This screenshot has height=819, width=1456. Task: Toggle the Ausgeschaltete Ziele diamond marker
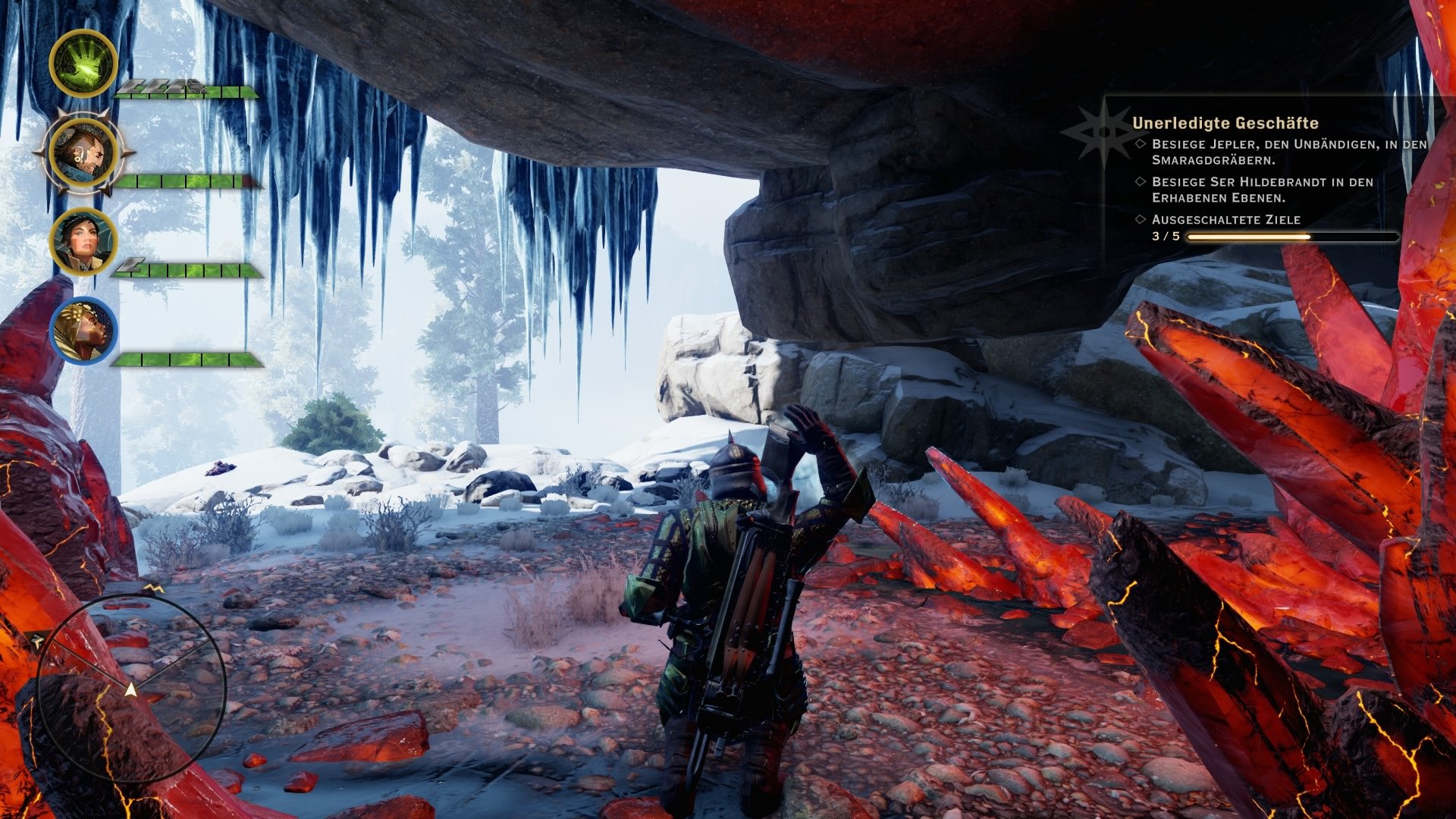pos(1139,220)
